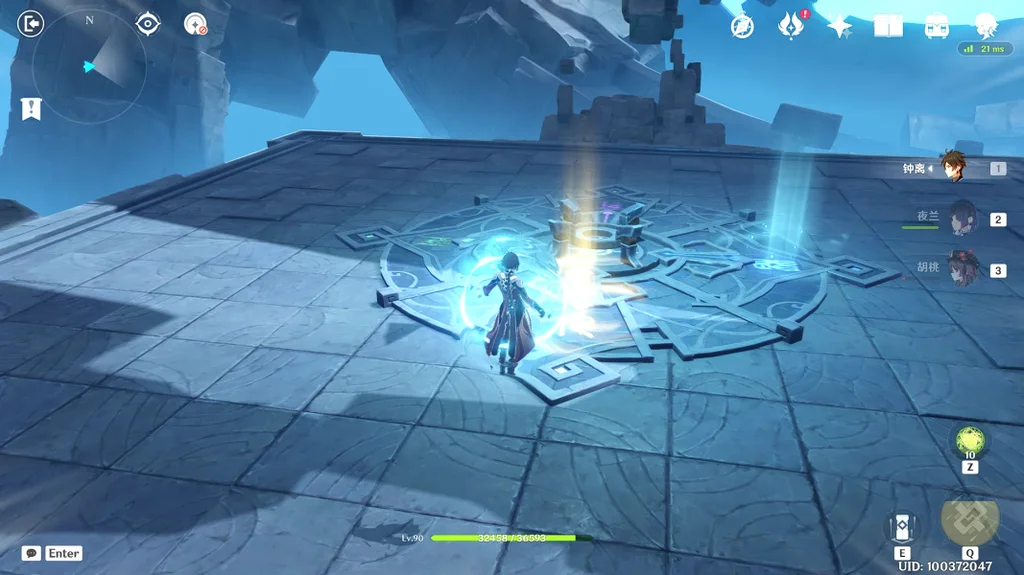Open the crossed-out compass icon in top bar
Image resolution: width=1024 pixels, height=575 pixels.
tap(742, 27)
